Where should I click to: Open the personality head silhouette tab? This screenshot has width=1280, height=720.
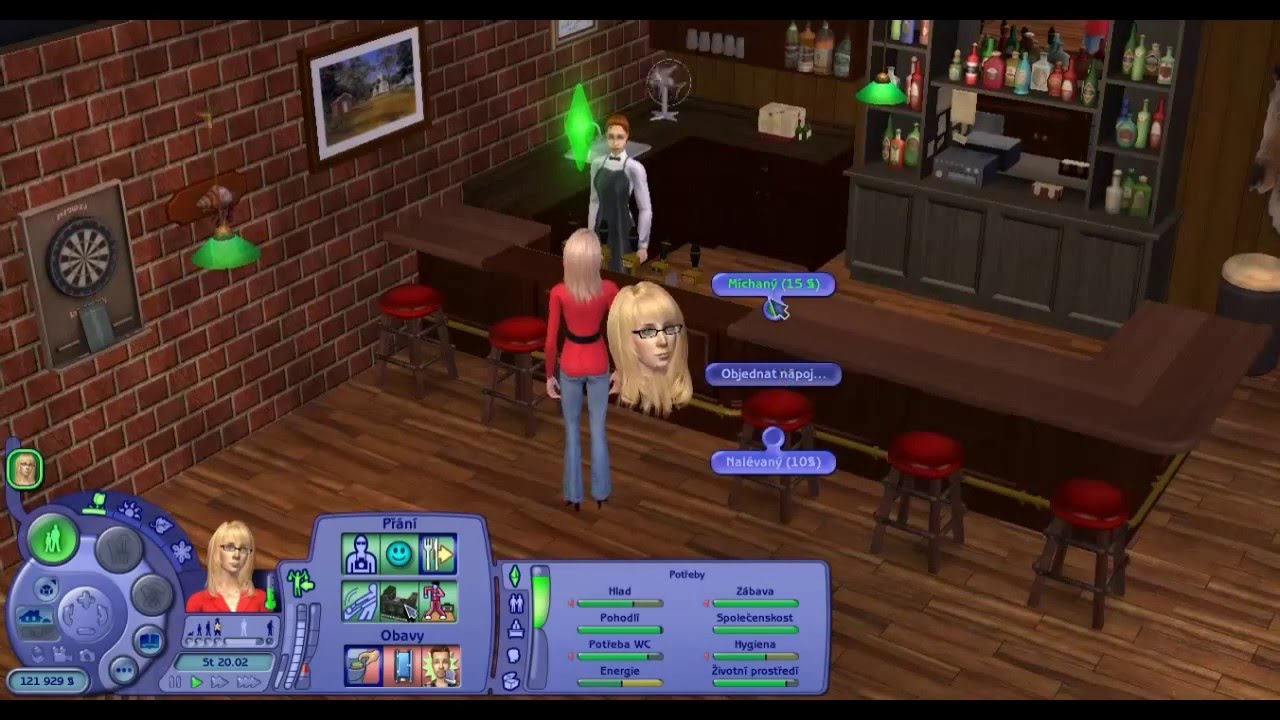pyautogui.click(x=514, y=655)
